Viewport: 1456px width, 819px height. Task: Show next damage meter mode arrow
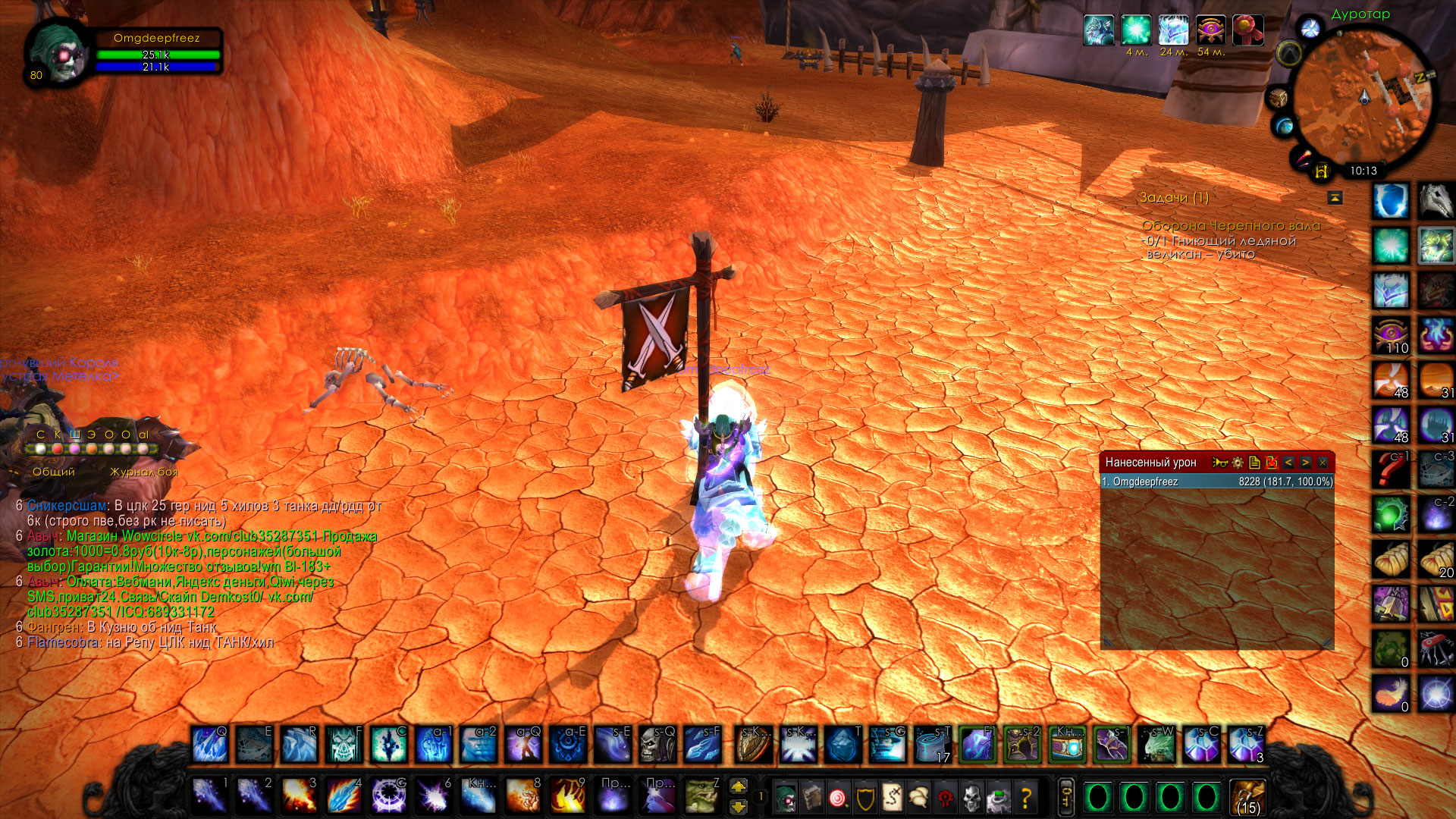click(1305, 462)
